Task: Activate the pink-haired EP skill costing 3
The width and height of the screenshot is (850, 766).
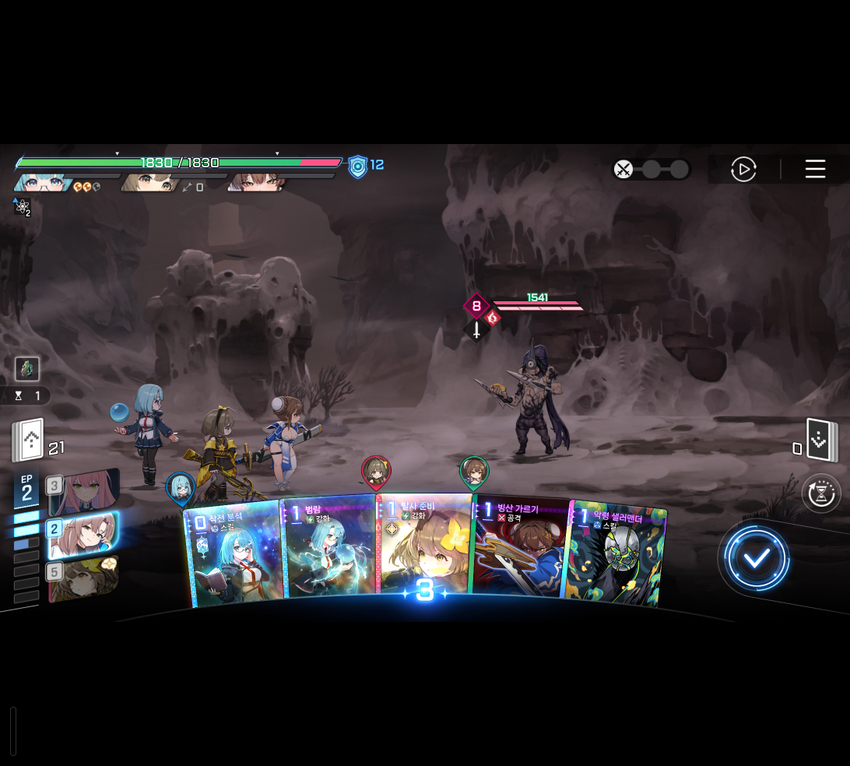Action: coord(85,490)
